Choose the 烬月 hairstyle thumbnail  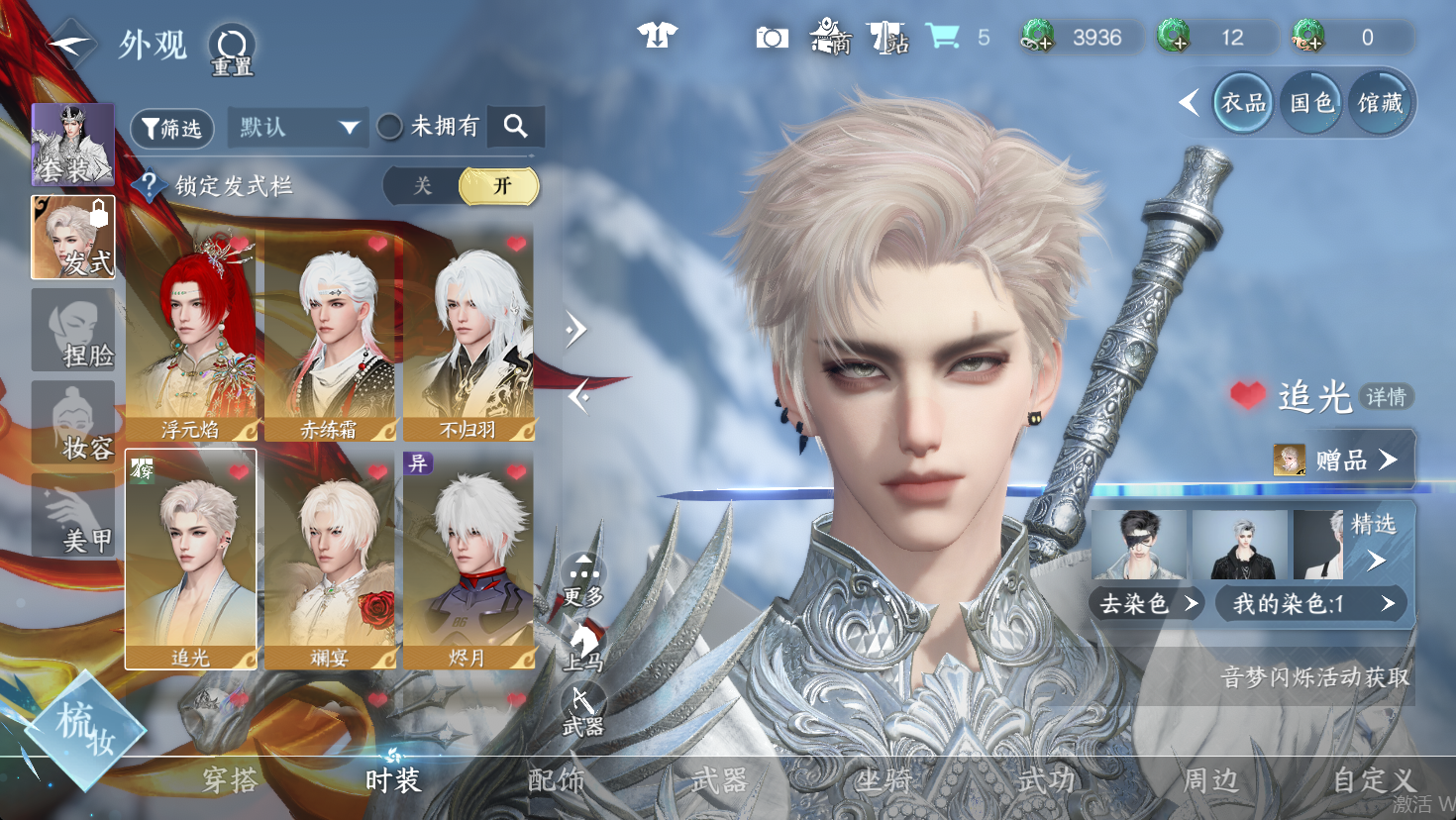point(468,560)
